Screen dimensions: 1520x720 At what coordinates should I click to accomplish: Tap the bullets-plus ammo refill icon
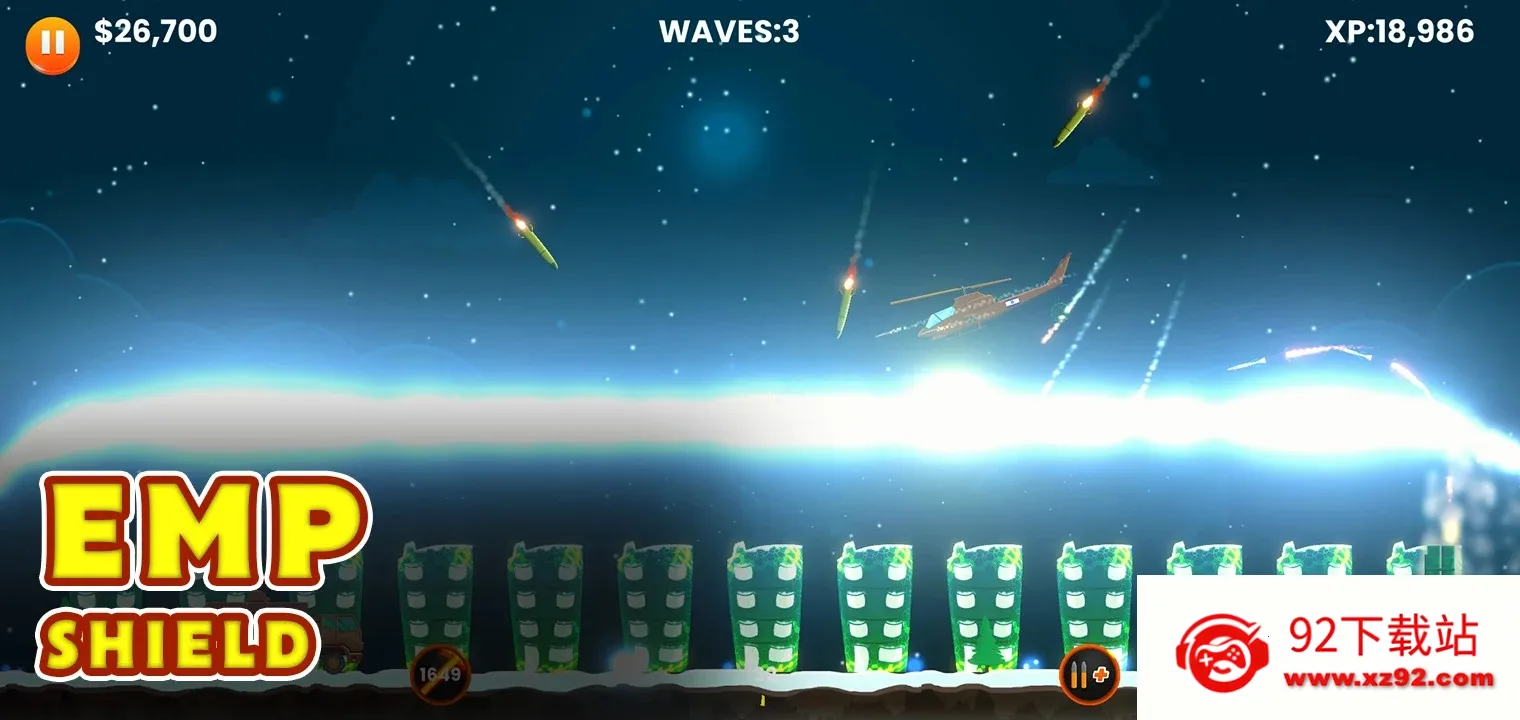(1089, 675)
